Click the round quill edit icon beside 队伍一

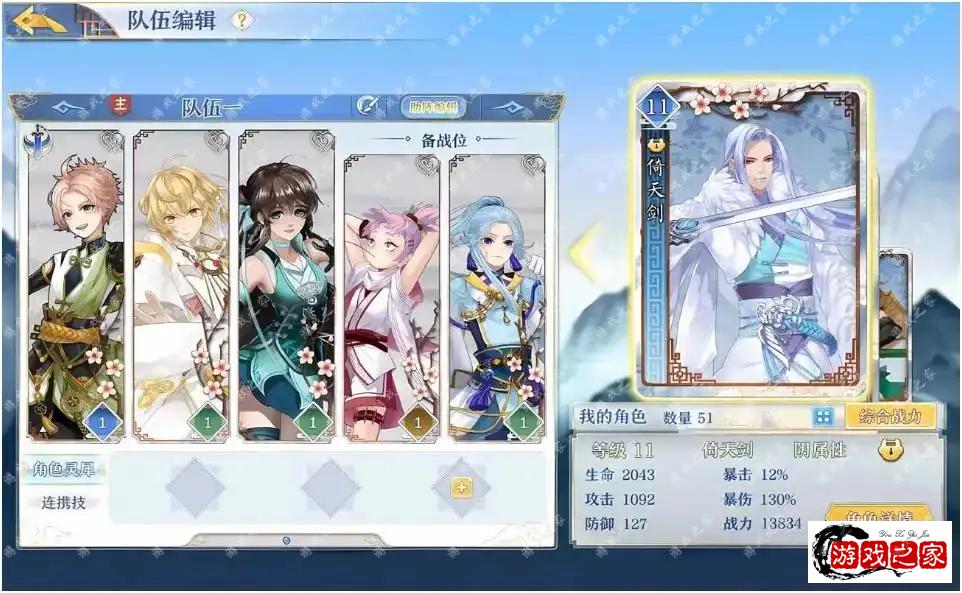coord(367,105)
